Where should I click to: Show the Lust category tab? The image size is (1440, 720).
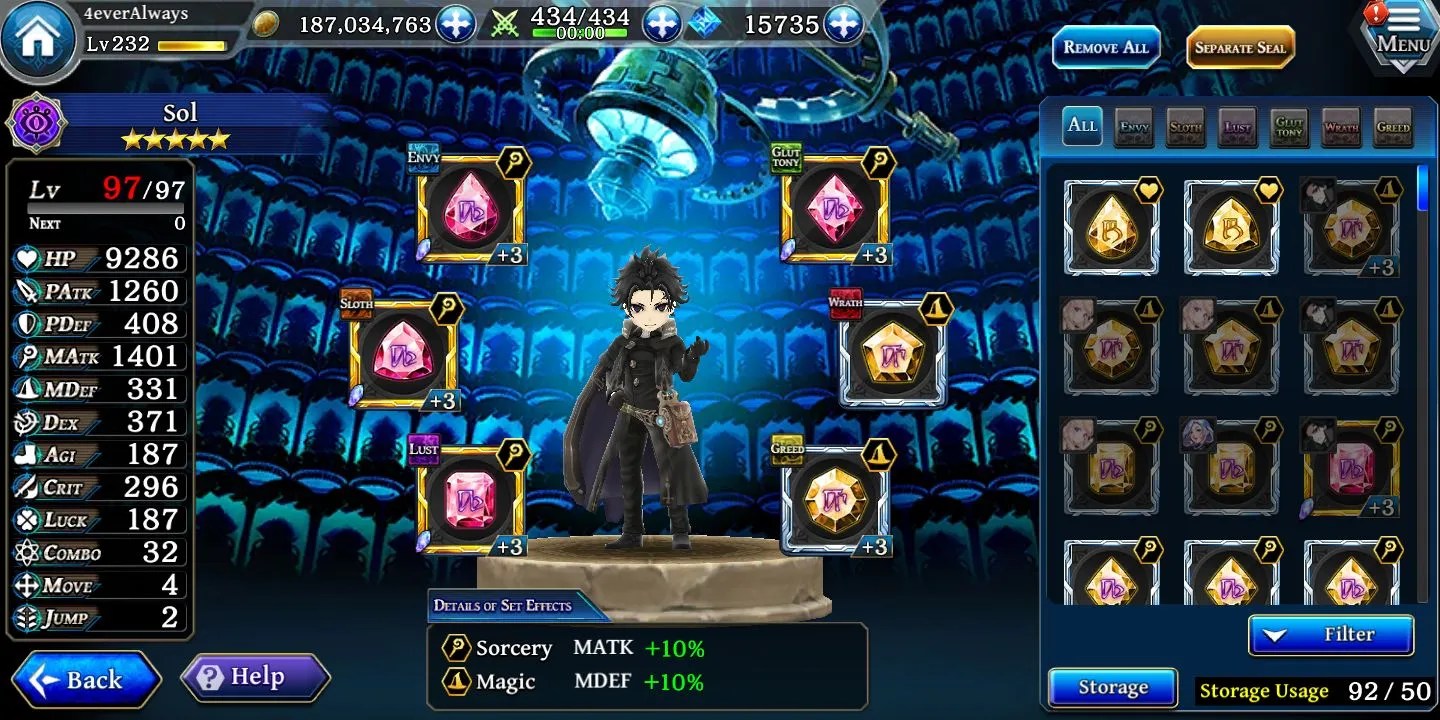click(x=1238, y=126)
